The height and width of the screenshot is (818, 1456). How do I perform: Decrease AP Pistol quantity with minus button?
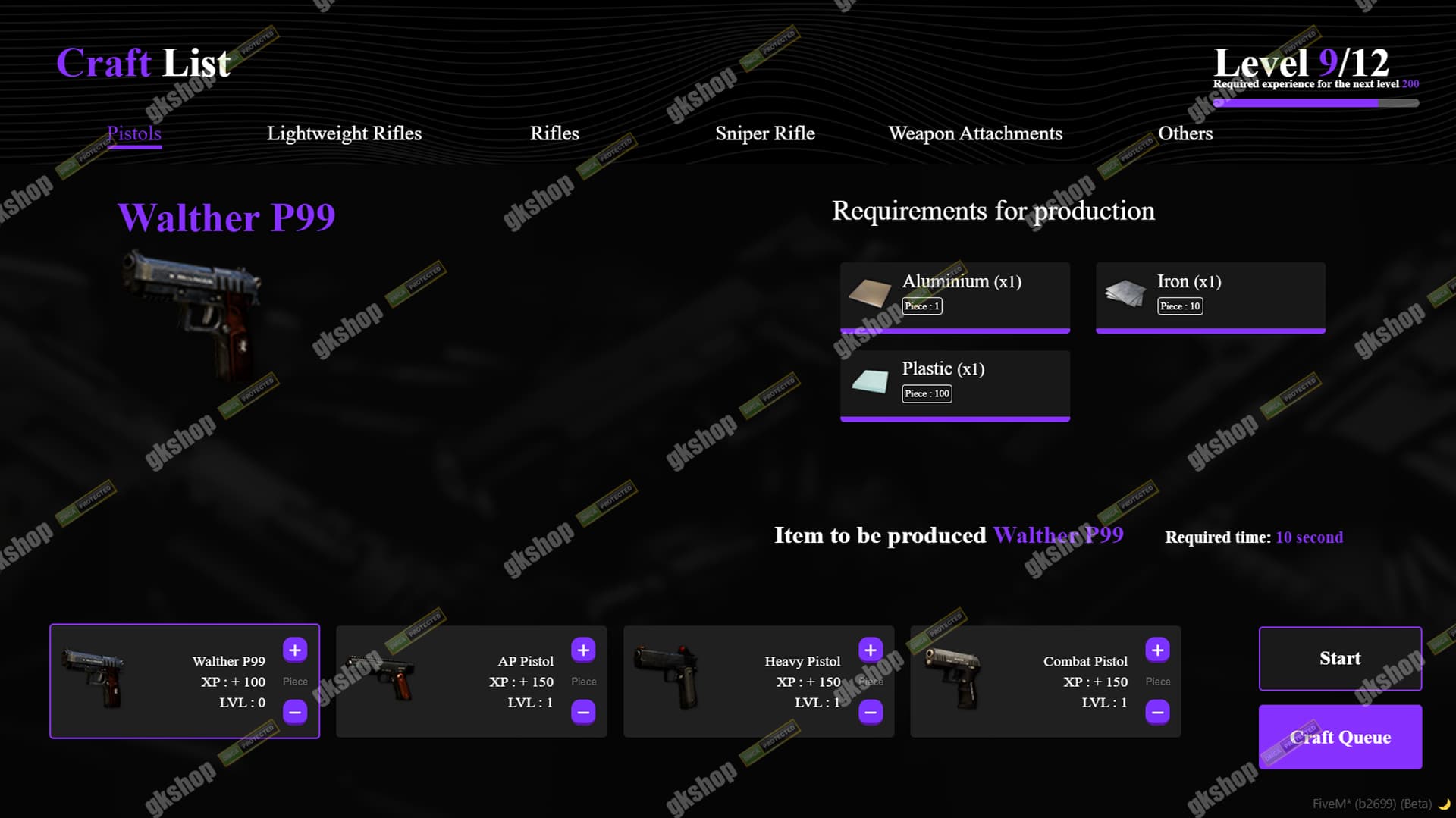pyautogui.click(x=583, y=713)
